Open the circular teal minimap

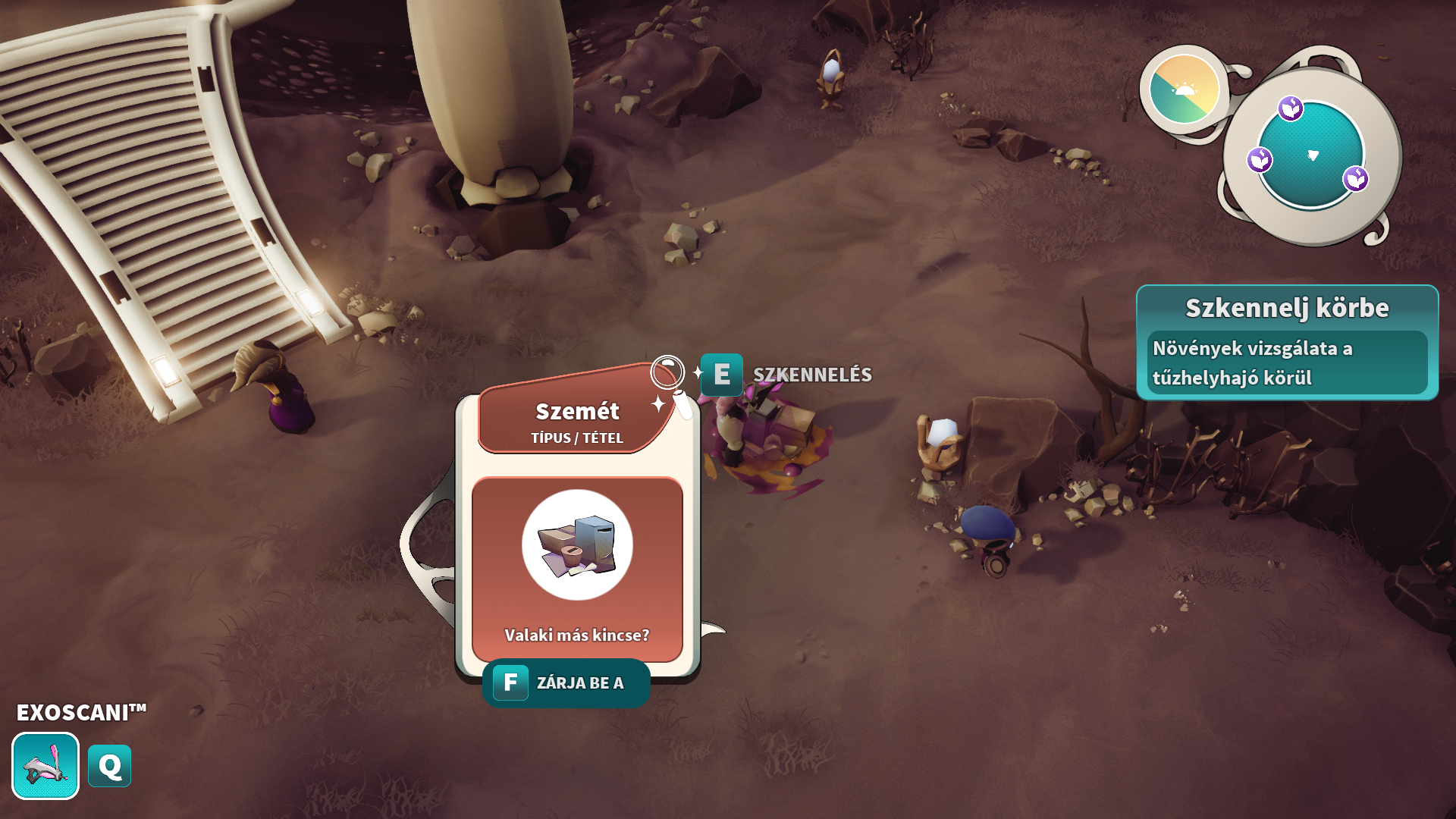tap(1310, 155)
